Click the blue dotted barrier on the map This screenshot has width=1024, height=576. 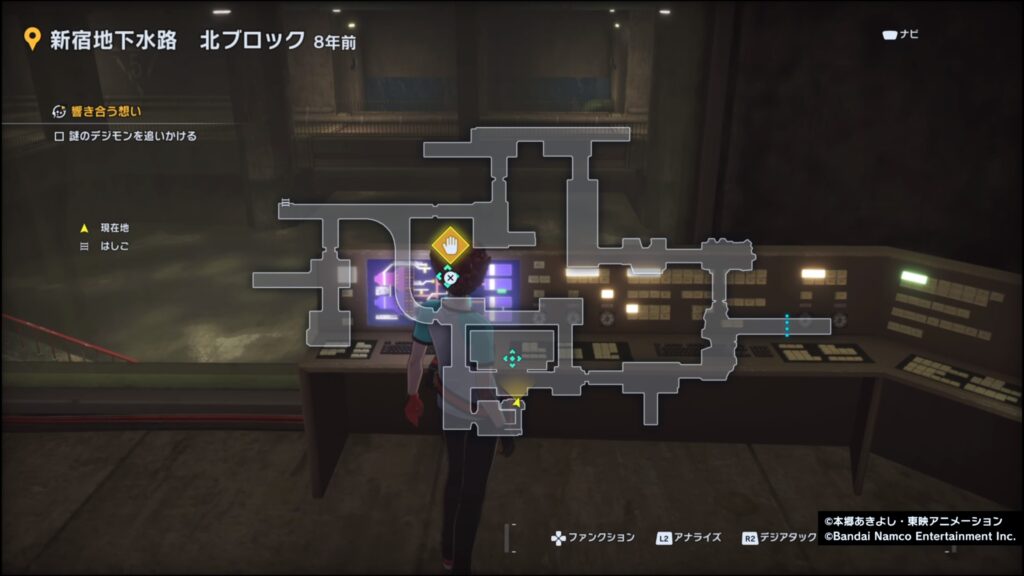pos(787,325)
